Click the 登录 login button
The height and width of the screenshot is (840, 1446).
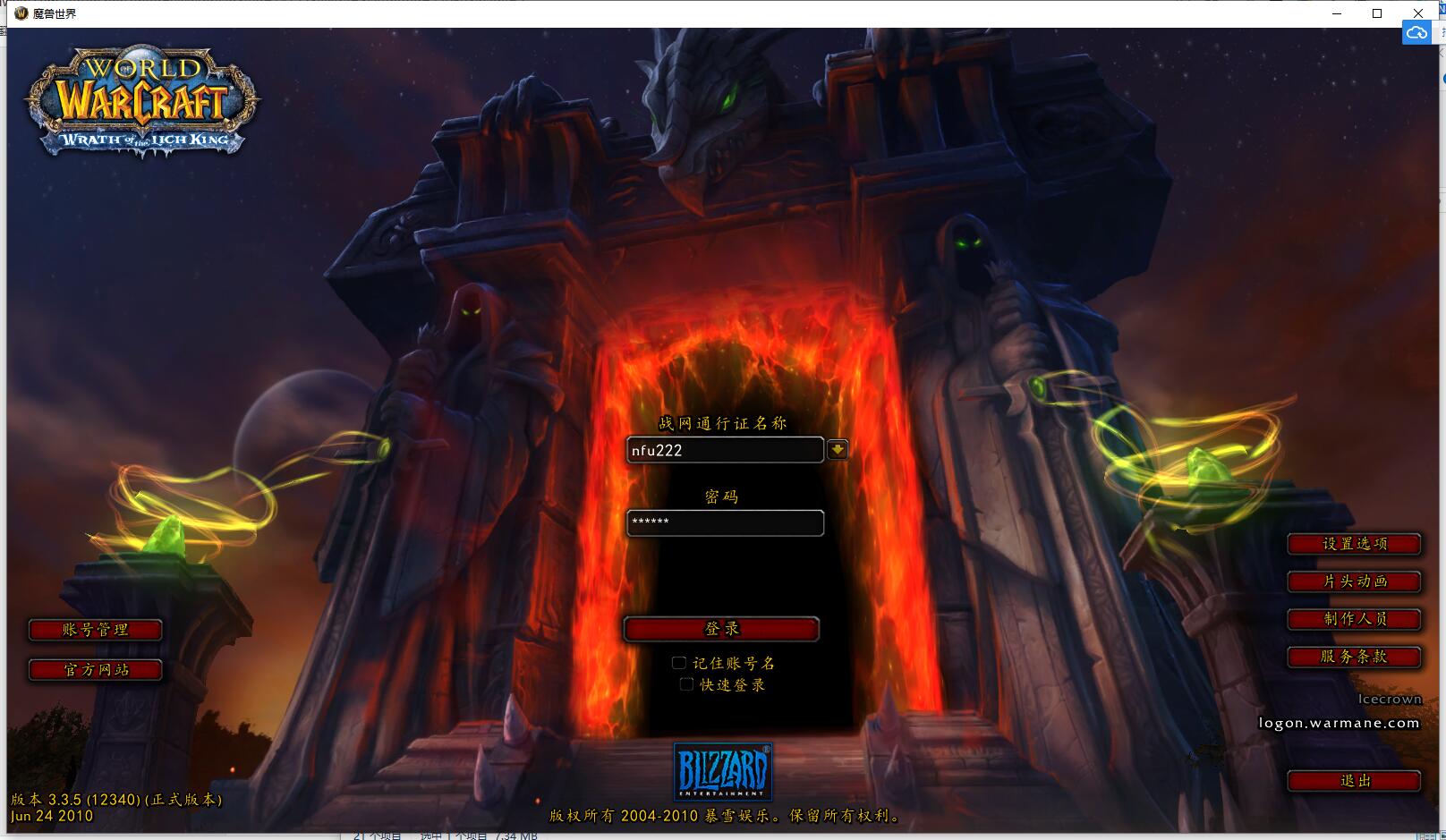pos(721,629)
